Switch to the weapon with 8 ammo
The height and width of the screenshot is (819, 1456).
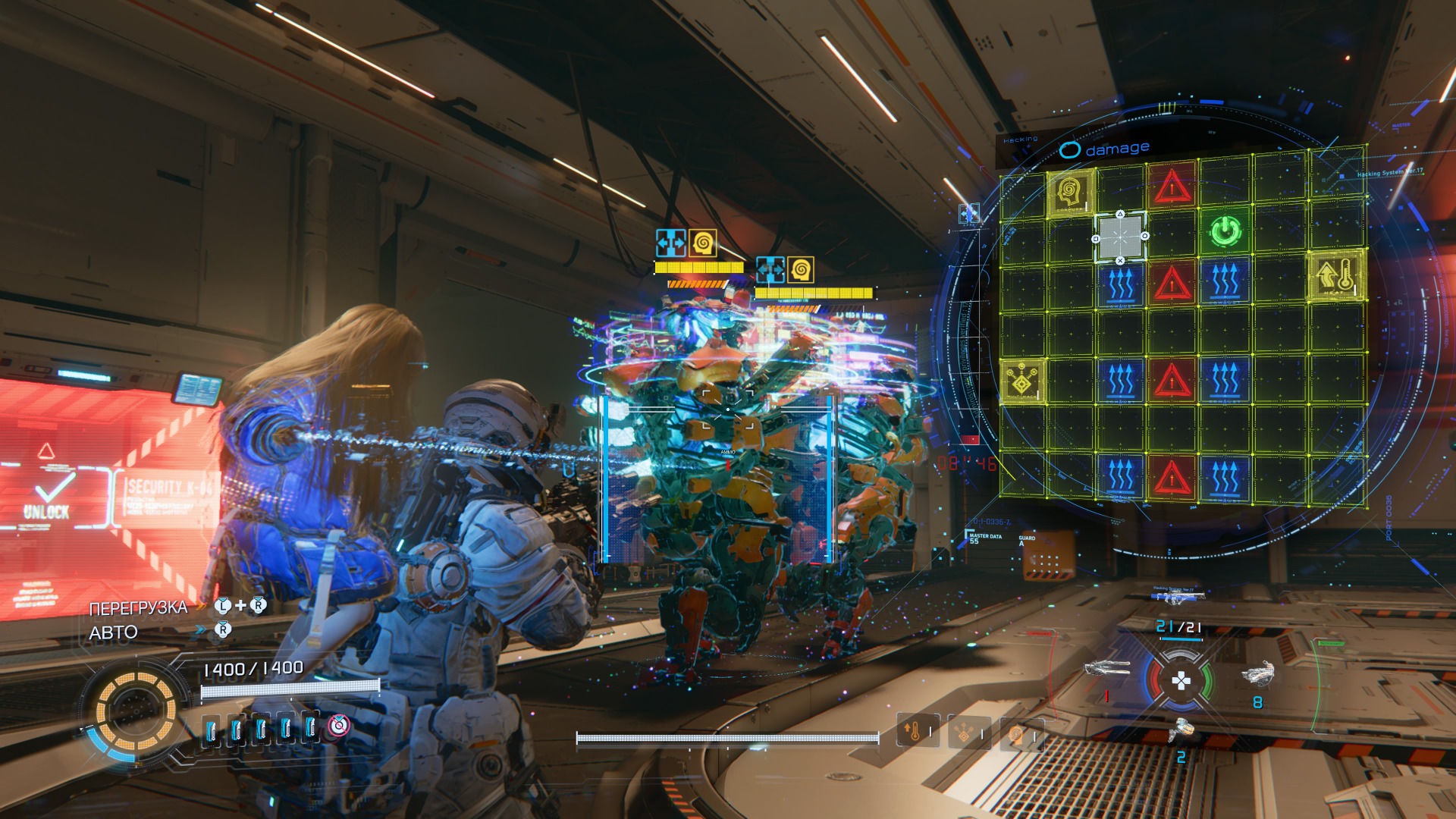click(1257, 673)
